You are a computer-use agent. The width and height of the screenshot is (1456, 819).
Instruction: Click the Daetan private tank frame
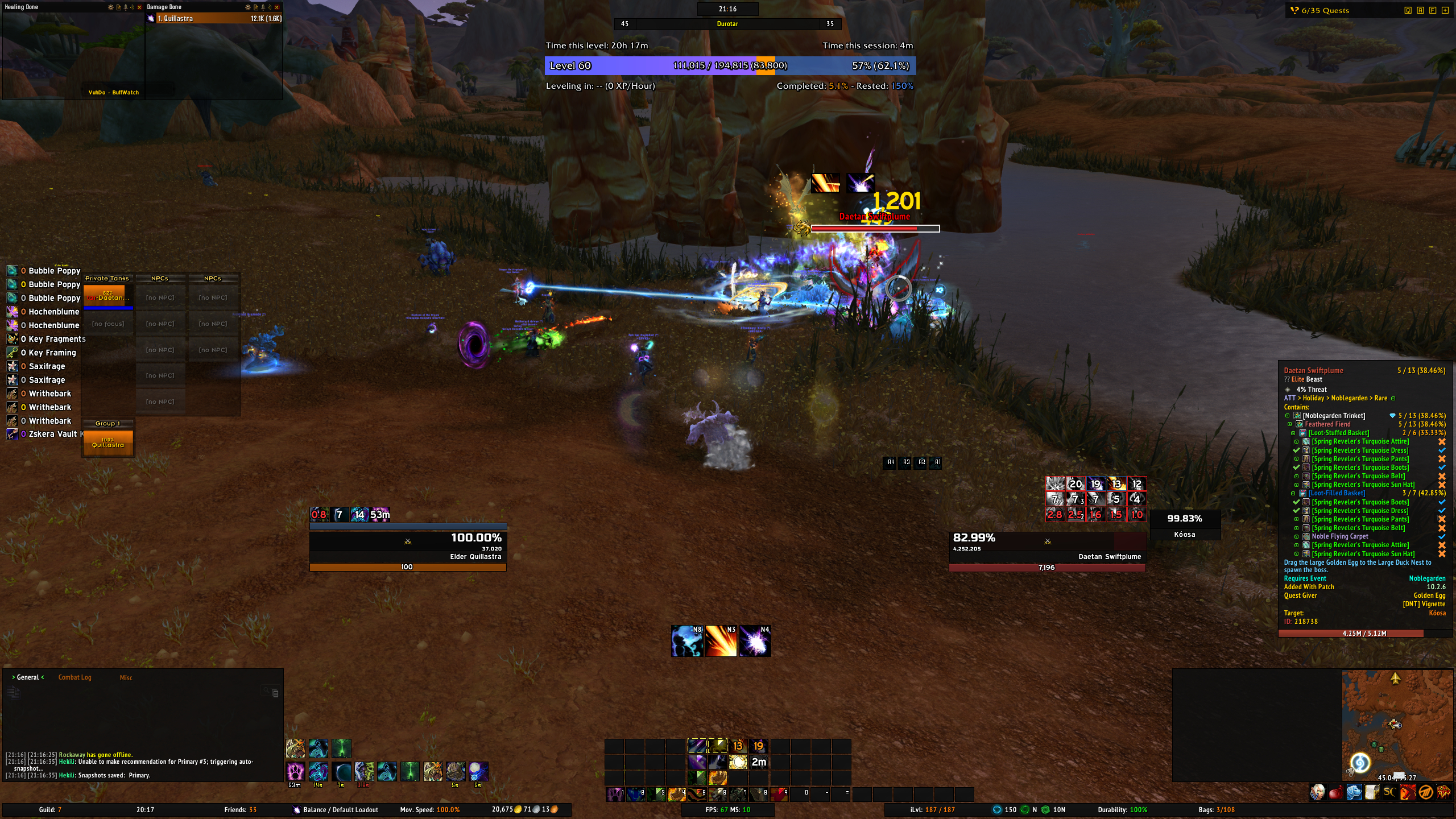pos(108,296)
